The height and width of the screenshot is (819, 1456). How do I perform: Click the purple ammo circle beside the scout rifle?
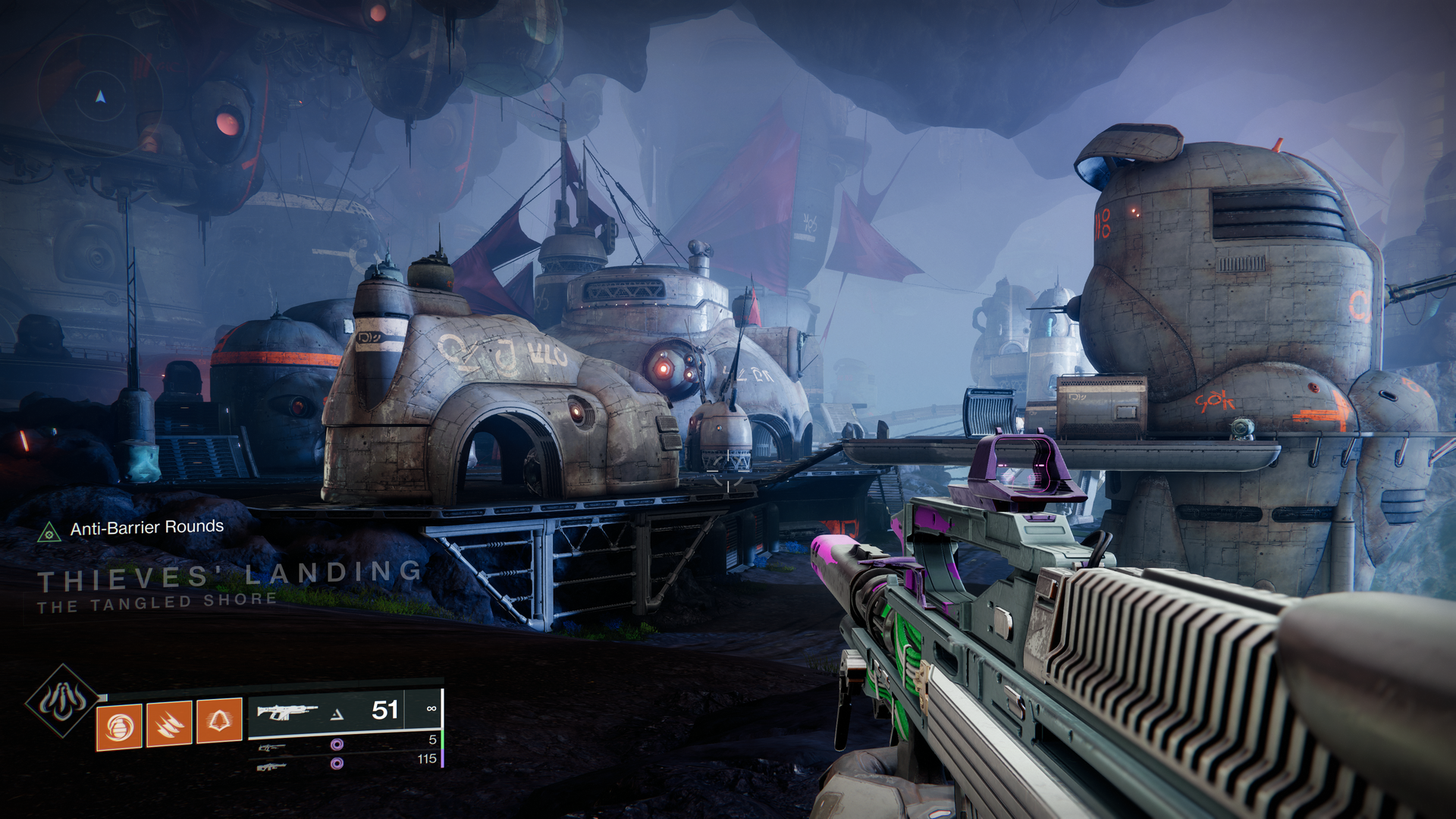(x=336, y=745)
